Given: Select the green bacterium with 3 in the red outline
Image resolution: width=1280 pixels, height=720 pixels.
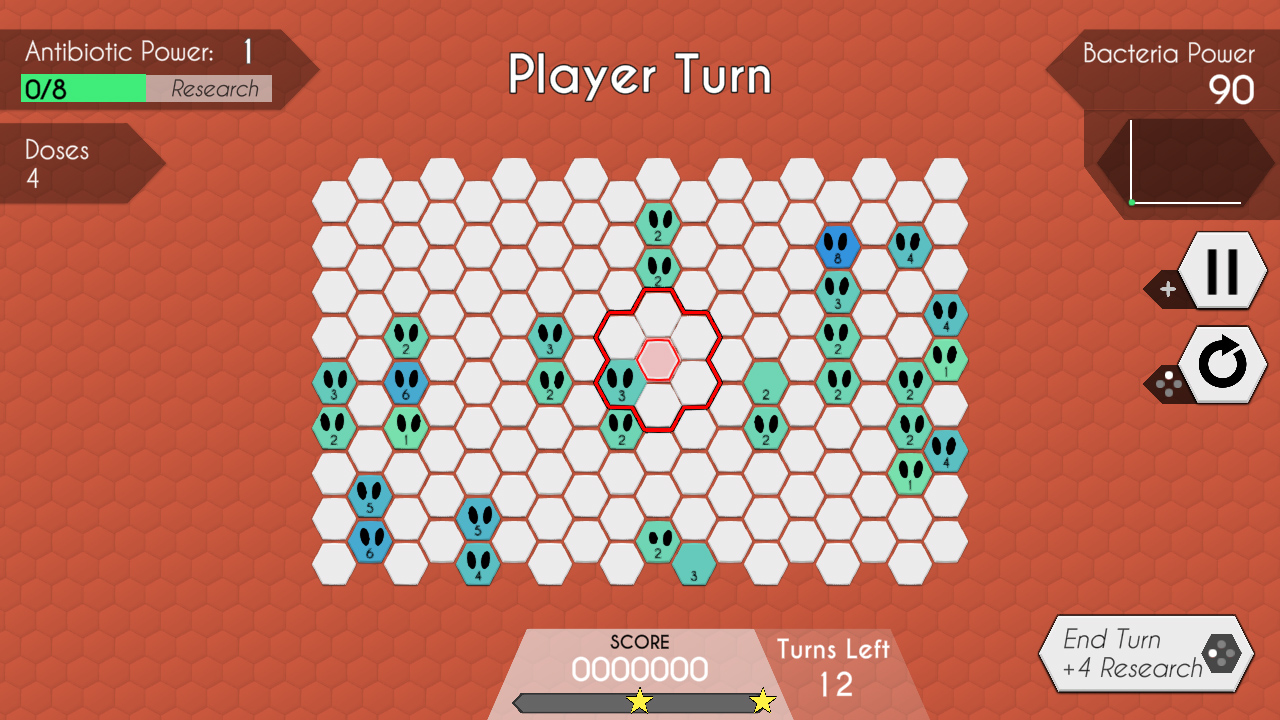Looking at the screenshot, I should pyautogui.click(x=622, y=385).
